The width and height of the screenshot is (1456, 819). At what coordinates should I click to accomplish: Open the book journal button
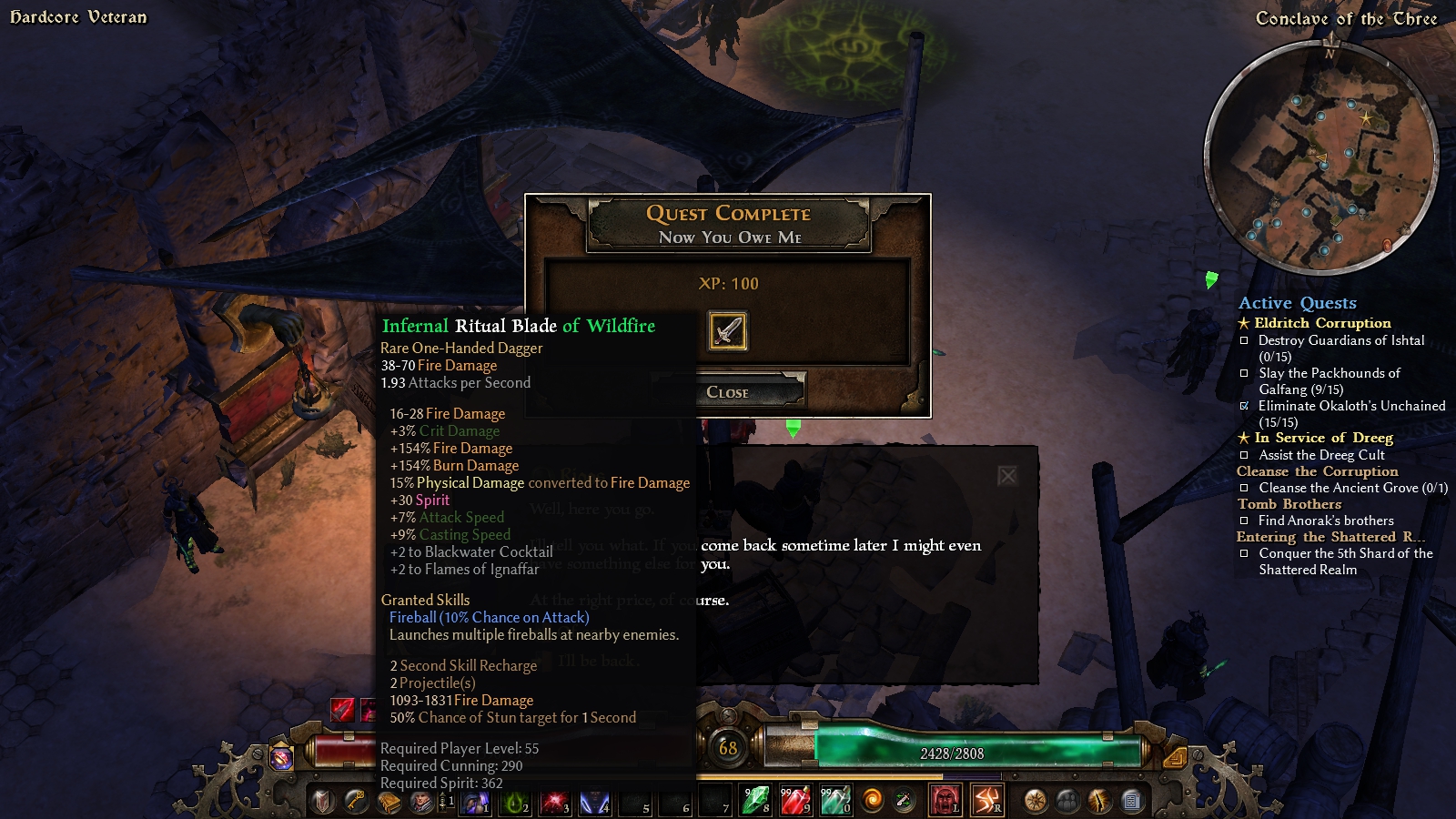click(x=389, y=802)
